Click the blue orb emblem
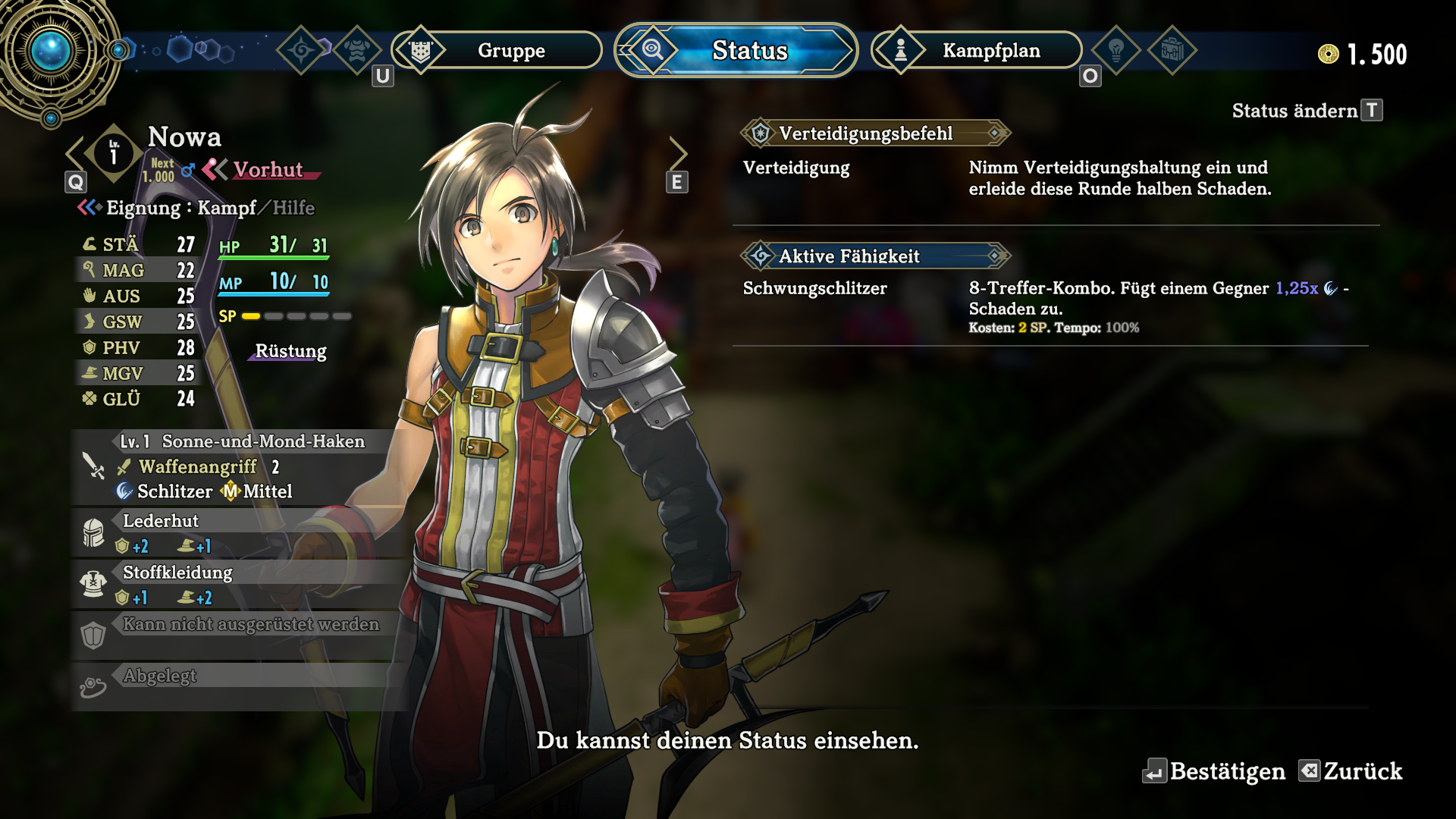The height and width of the screenshot is (819, 1456). (x=52, y=52)
